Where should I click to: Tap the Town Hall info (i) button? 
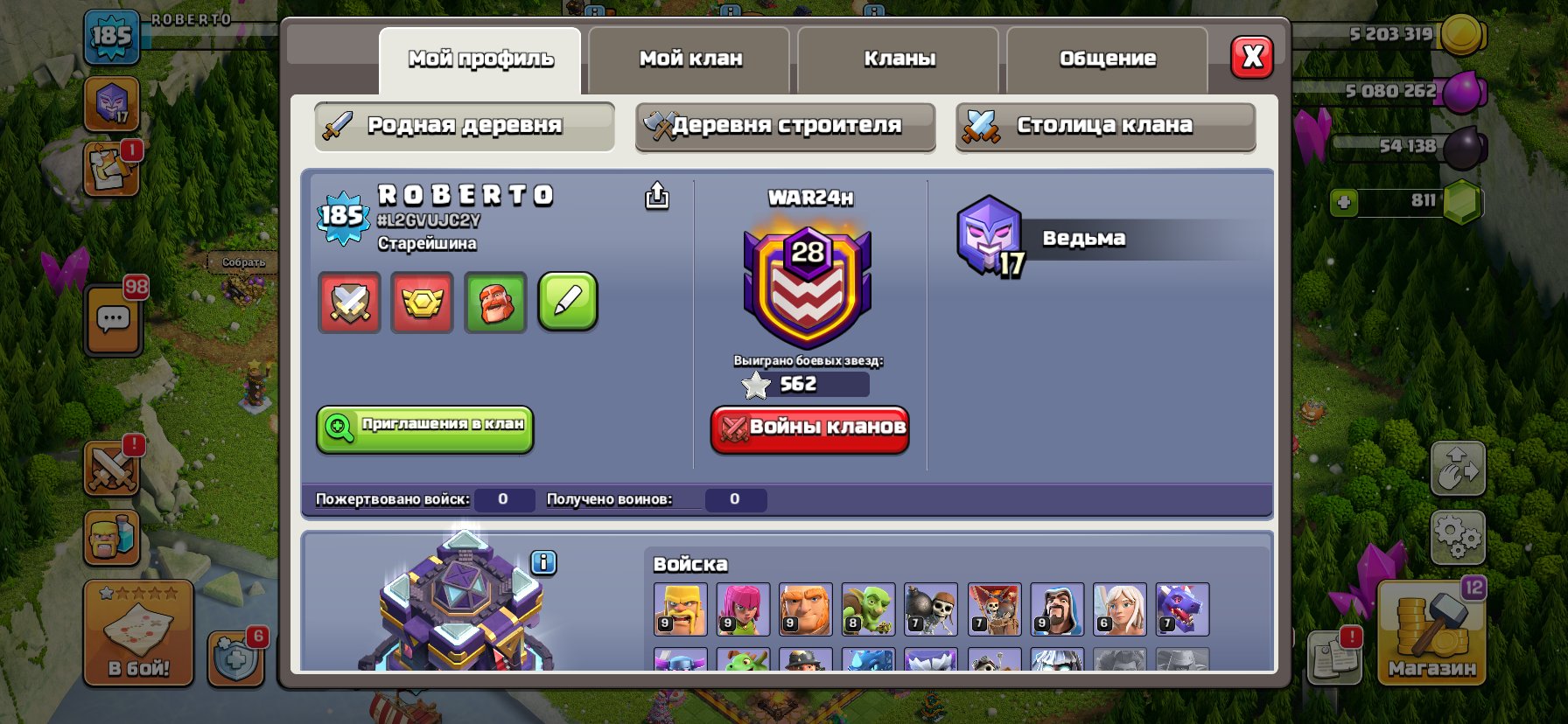click(545, 564)
